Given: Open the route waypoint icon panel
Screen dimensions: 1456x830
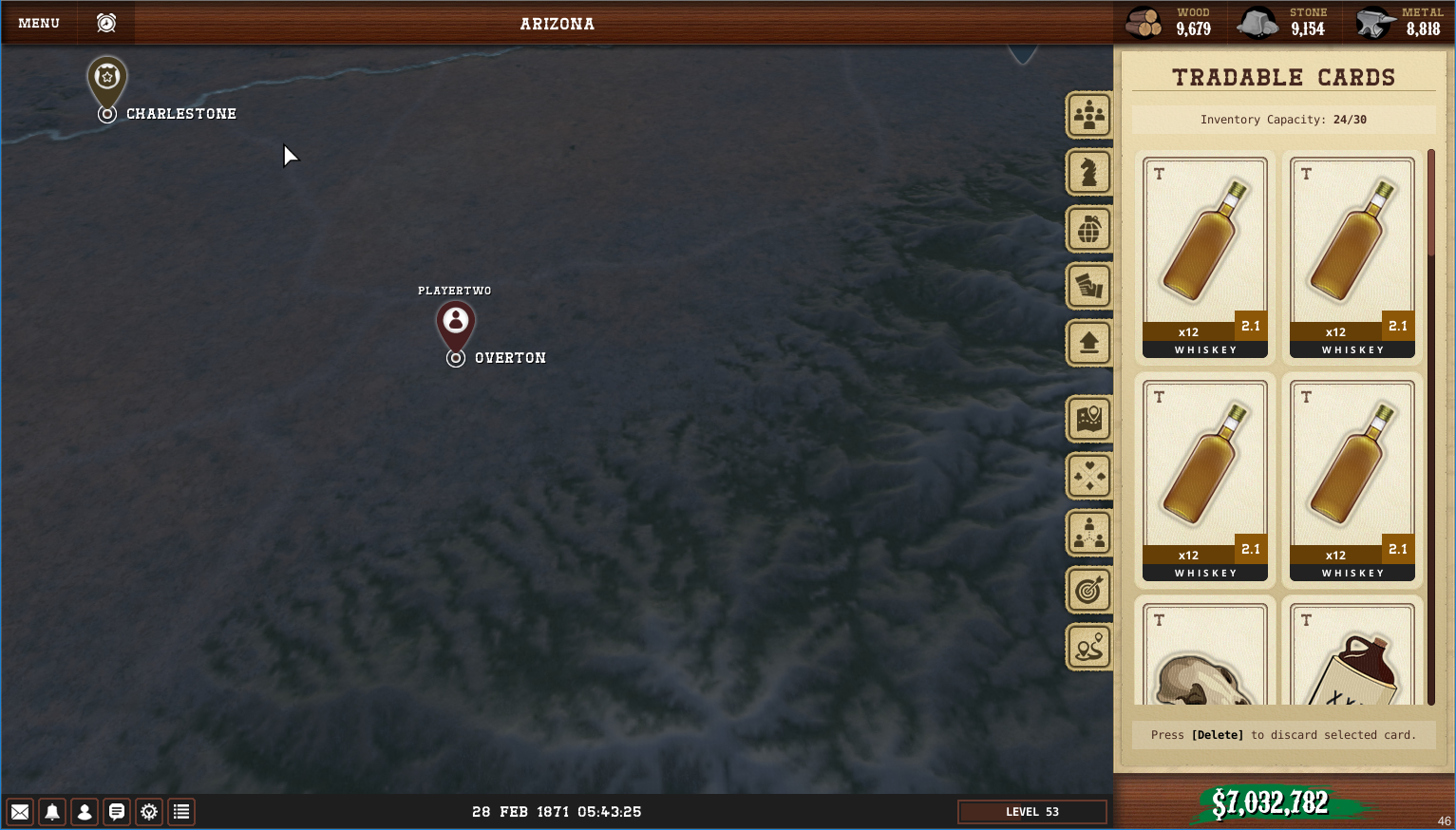Looking at the screenshot, I should pyautogui.click(x=1088, y=648).
